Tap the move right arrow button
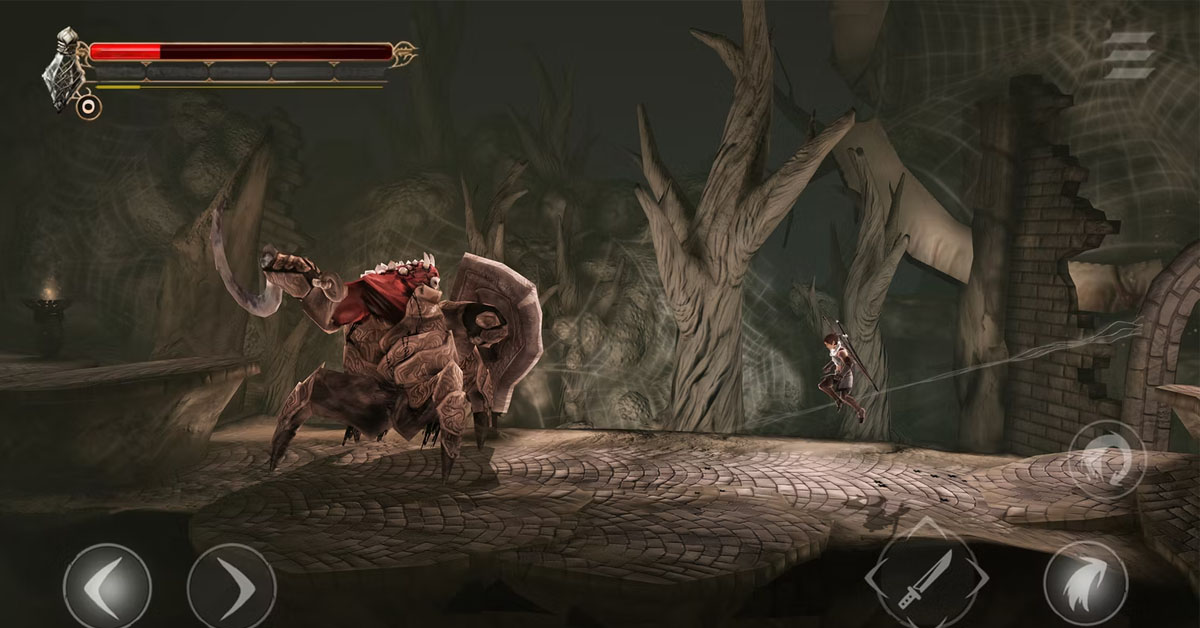This screenshot has height=628, width=1200. point(231,588)
